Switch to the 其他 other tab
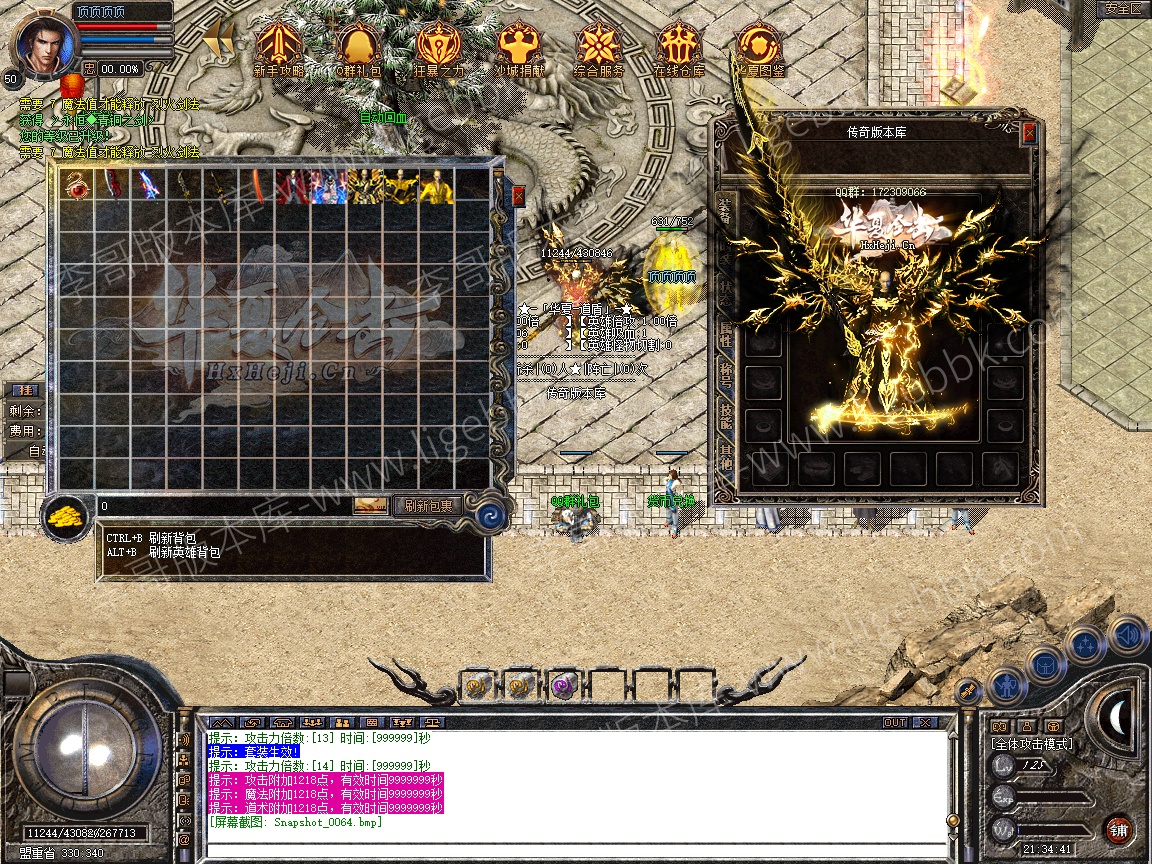The image size is (1152, 864). (x=726, y=462)
